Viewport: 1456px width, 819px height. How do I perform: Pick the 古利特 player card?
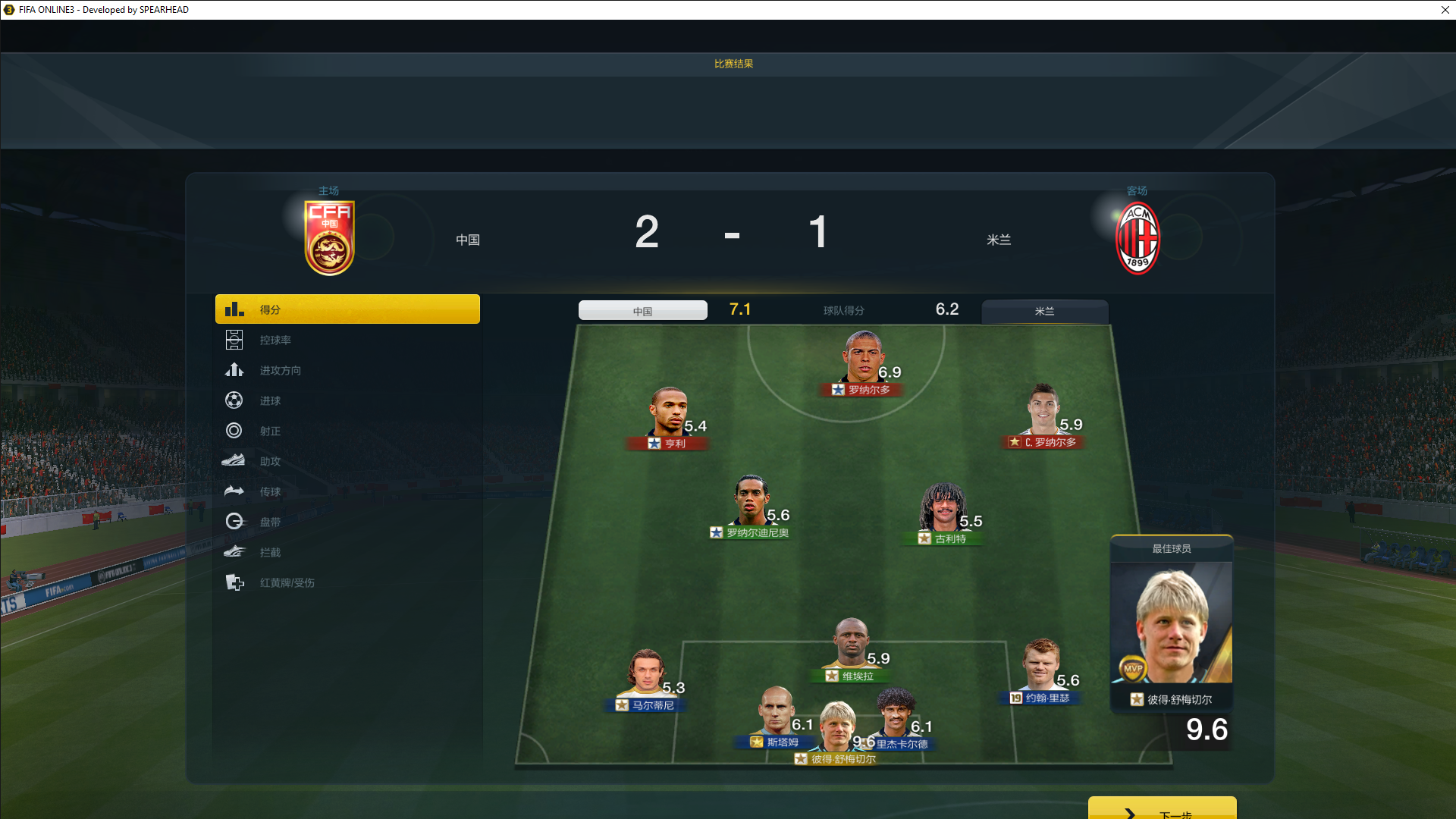pos(943,513)
